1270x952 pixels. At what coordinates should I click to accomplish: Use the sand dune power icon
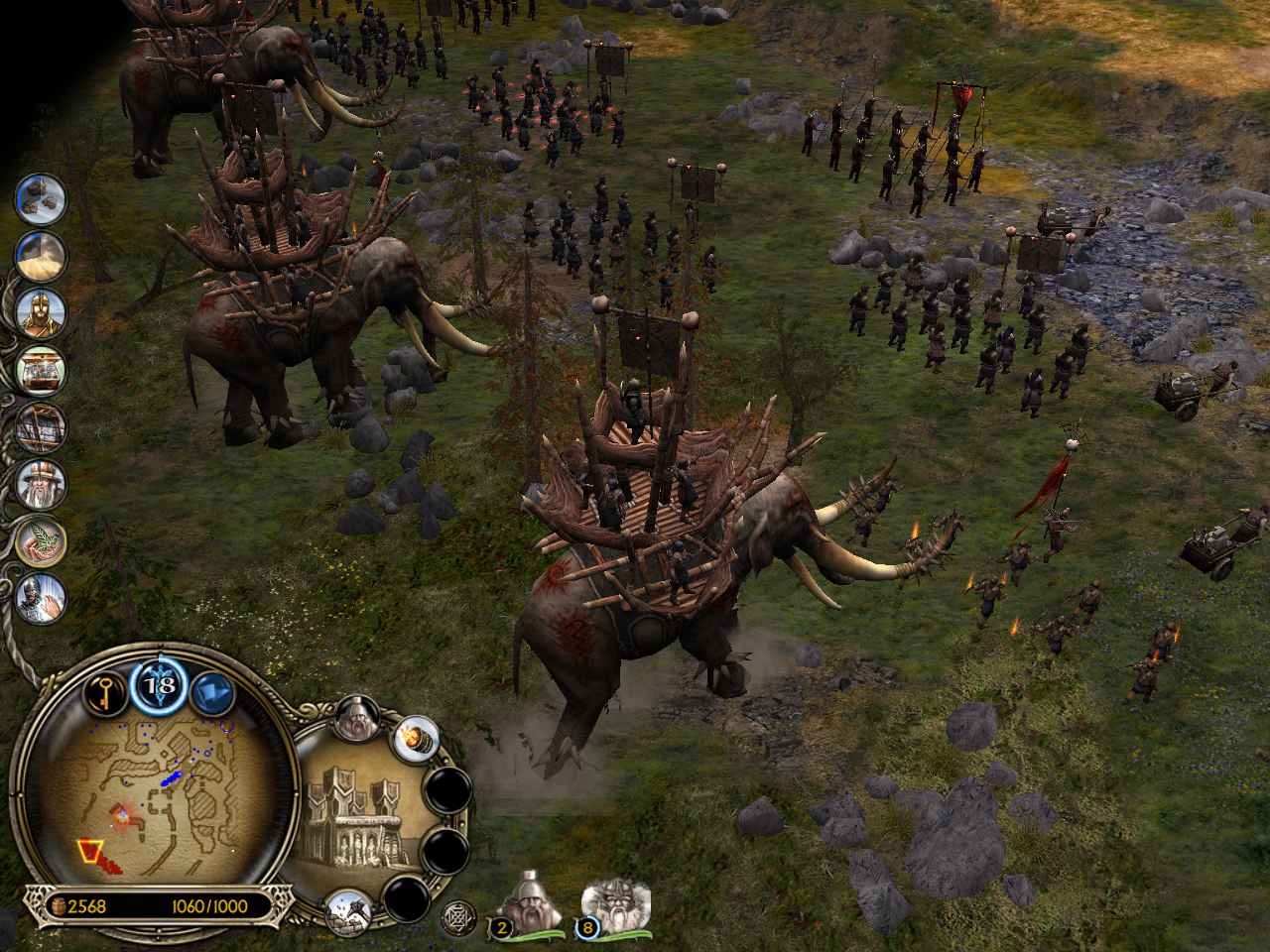[41, 257]
